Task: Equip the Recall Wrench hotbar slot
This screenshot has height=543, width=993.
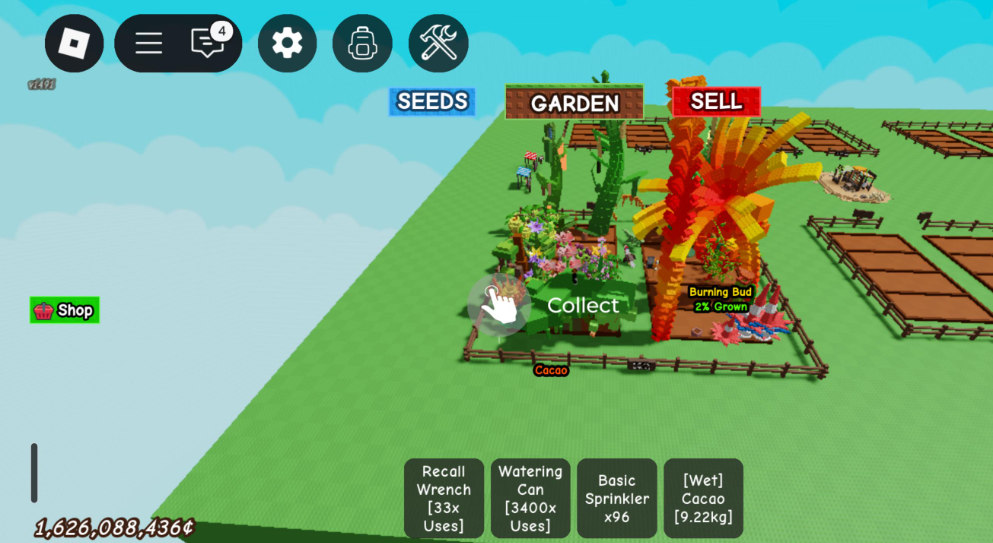Action: coord(444,498)
